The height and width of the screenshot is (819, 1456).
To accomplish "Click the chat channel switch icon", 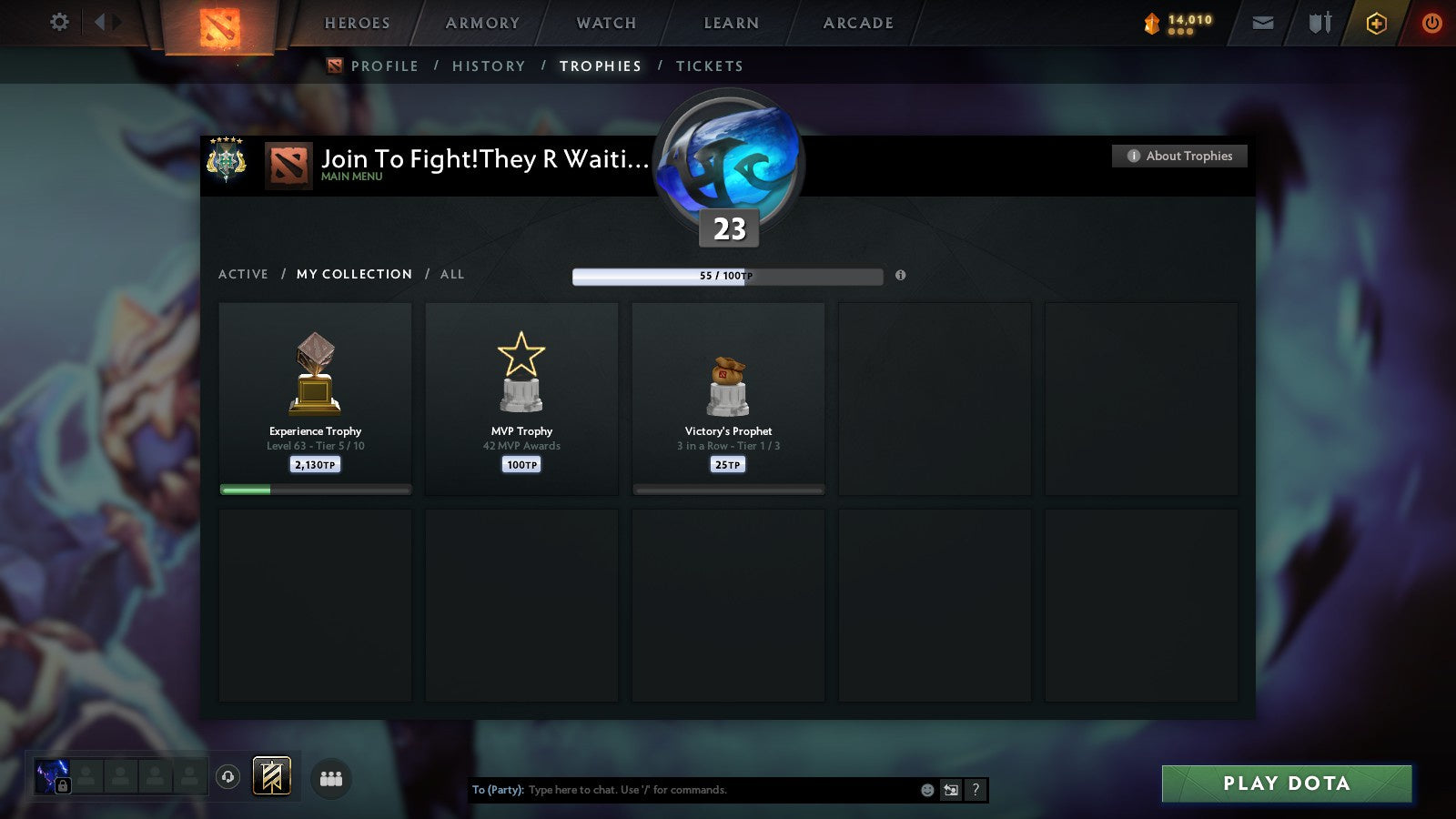I will pos(950,790).
